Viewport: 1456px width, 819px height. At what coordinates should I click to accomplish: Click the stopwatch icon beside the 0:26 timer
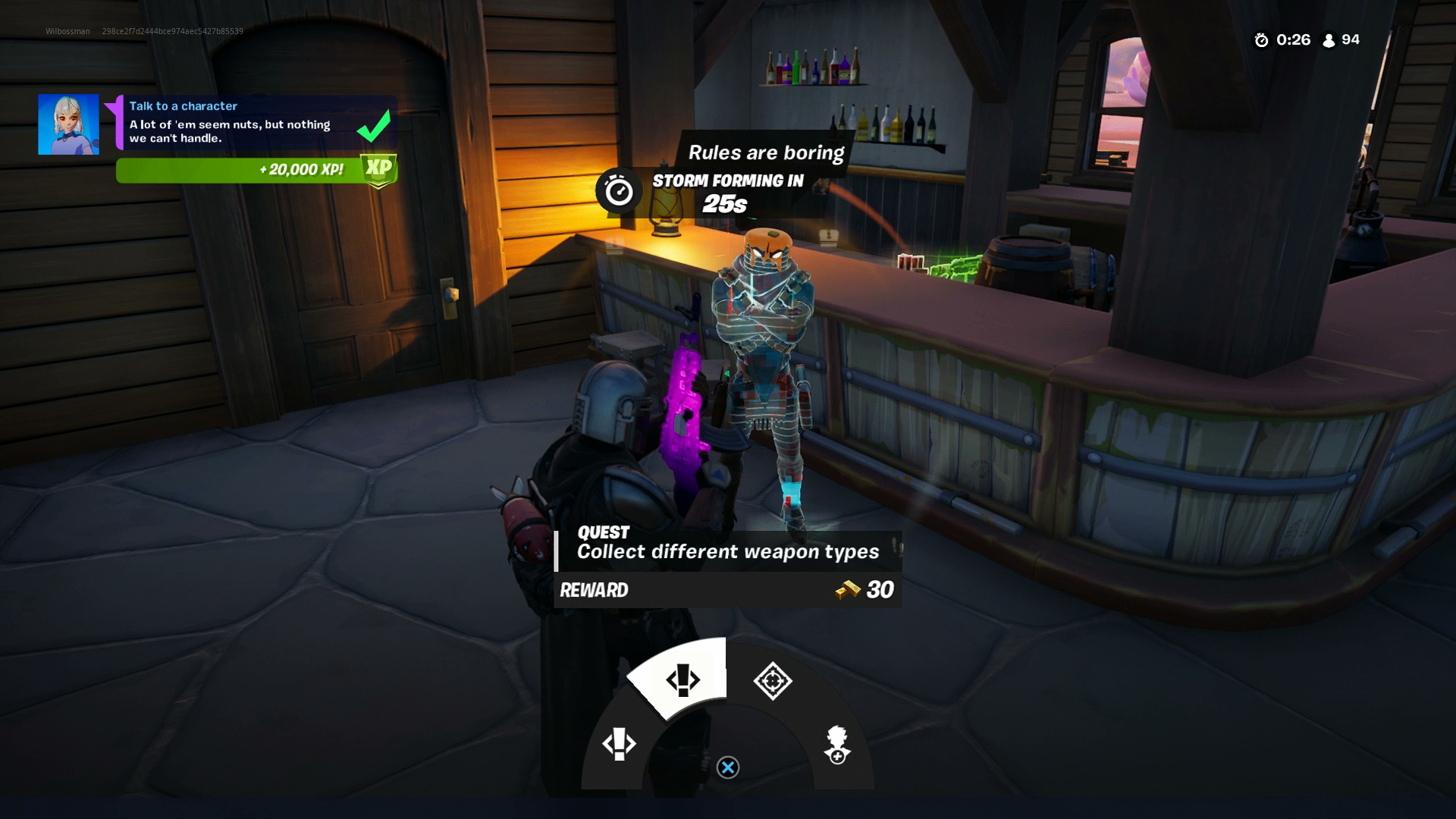pyautogui.click(x=1261, y=40)
